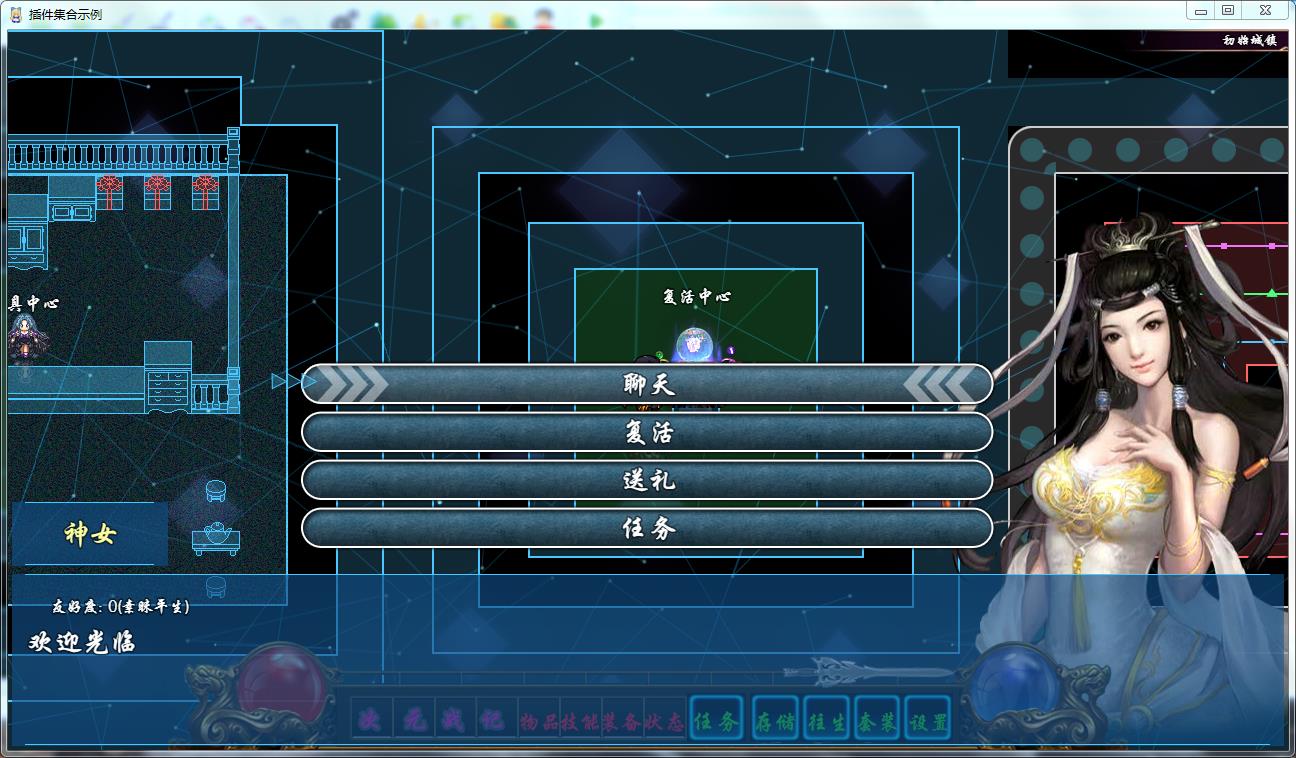Open the 设置 settings button
The width and height of the screenshot is (1296, 758).
click(927, 721)
